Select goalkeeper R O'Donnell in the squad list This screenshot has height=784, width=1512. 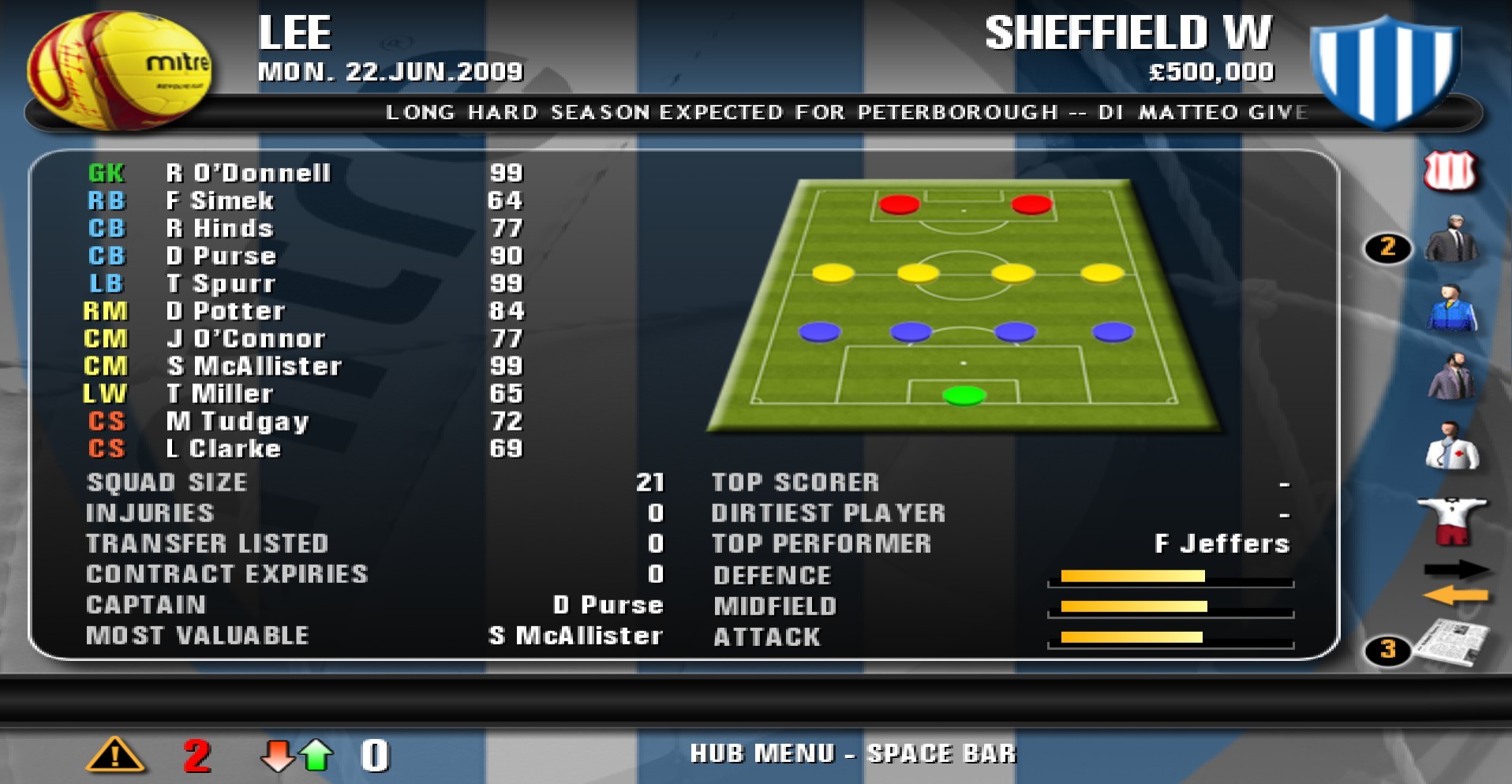point(251,173)
